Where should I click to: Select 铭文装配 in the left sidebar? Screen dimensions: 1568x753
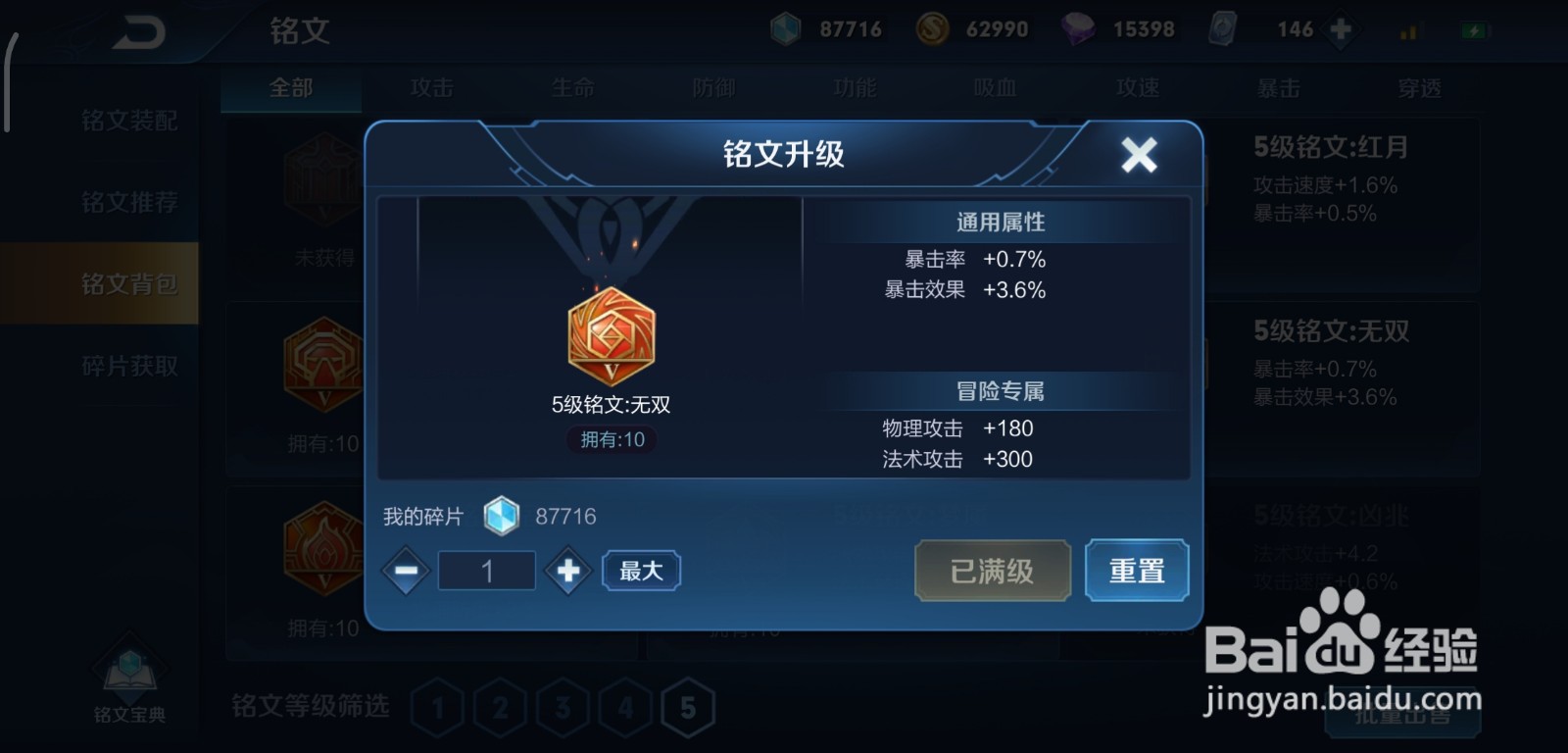pyautogui.click(x=130, y=120)
